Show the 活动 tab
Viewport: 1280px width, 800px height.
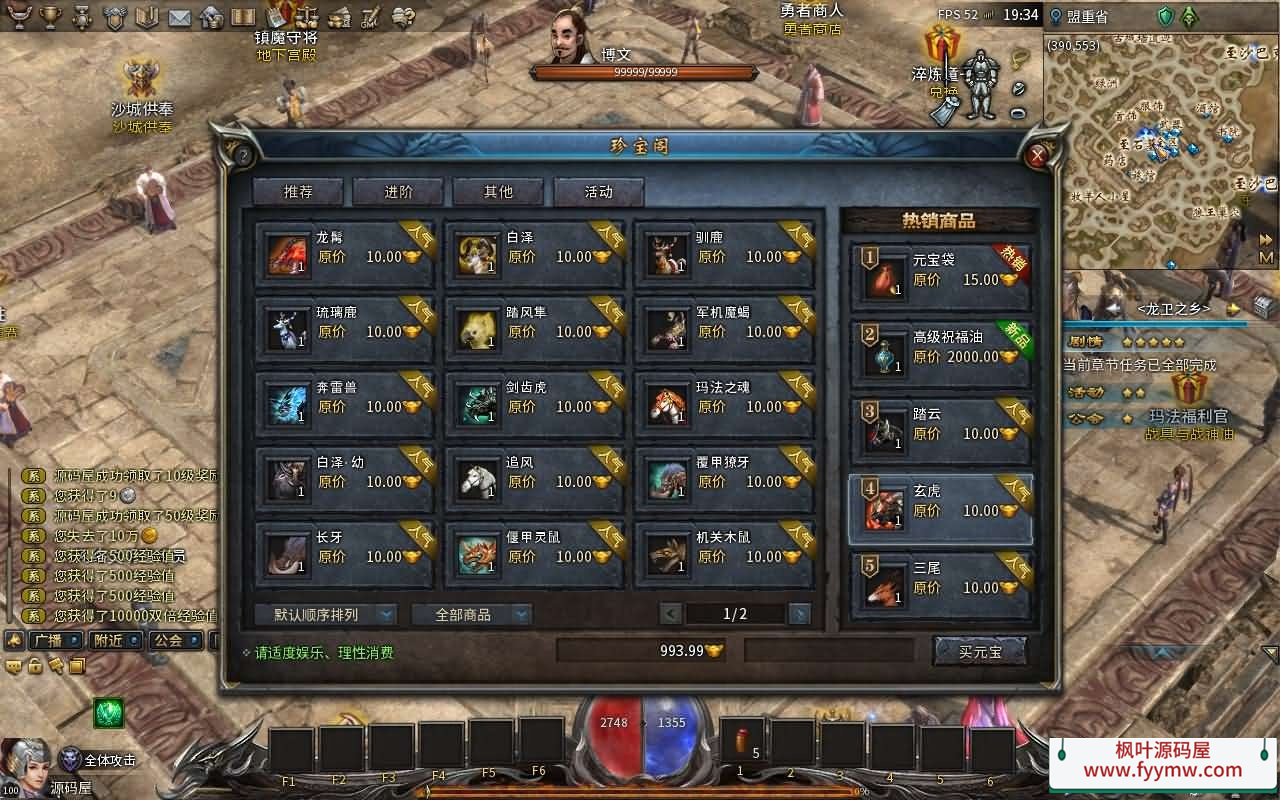tap(598, 192)
